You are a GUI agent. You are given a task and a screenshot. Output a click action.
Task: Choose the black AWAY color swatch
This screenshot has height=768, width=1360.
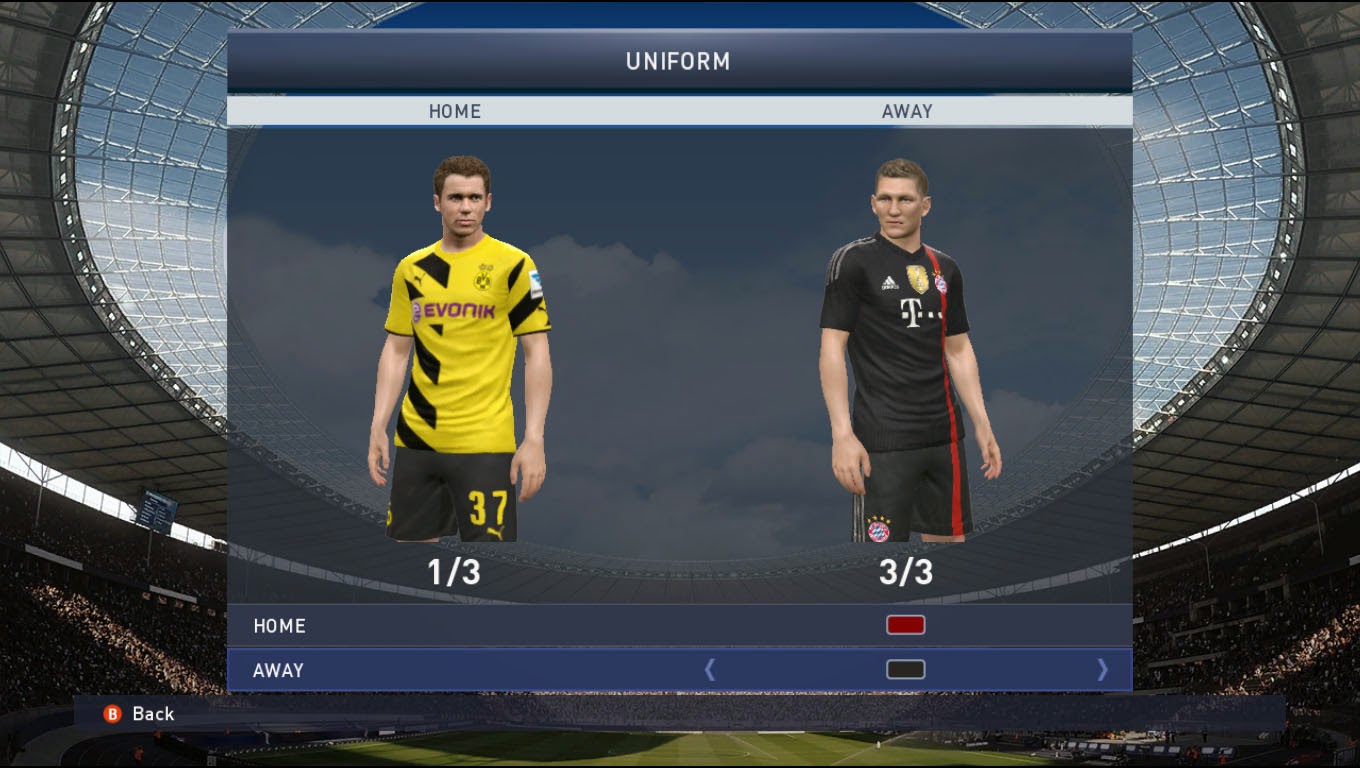pyautogui.click(x=905, y=670)
